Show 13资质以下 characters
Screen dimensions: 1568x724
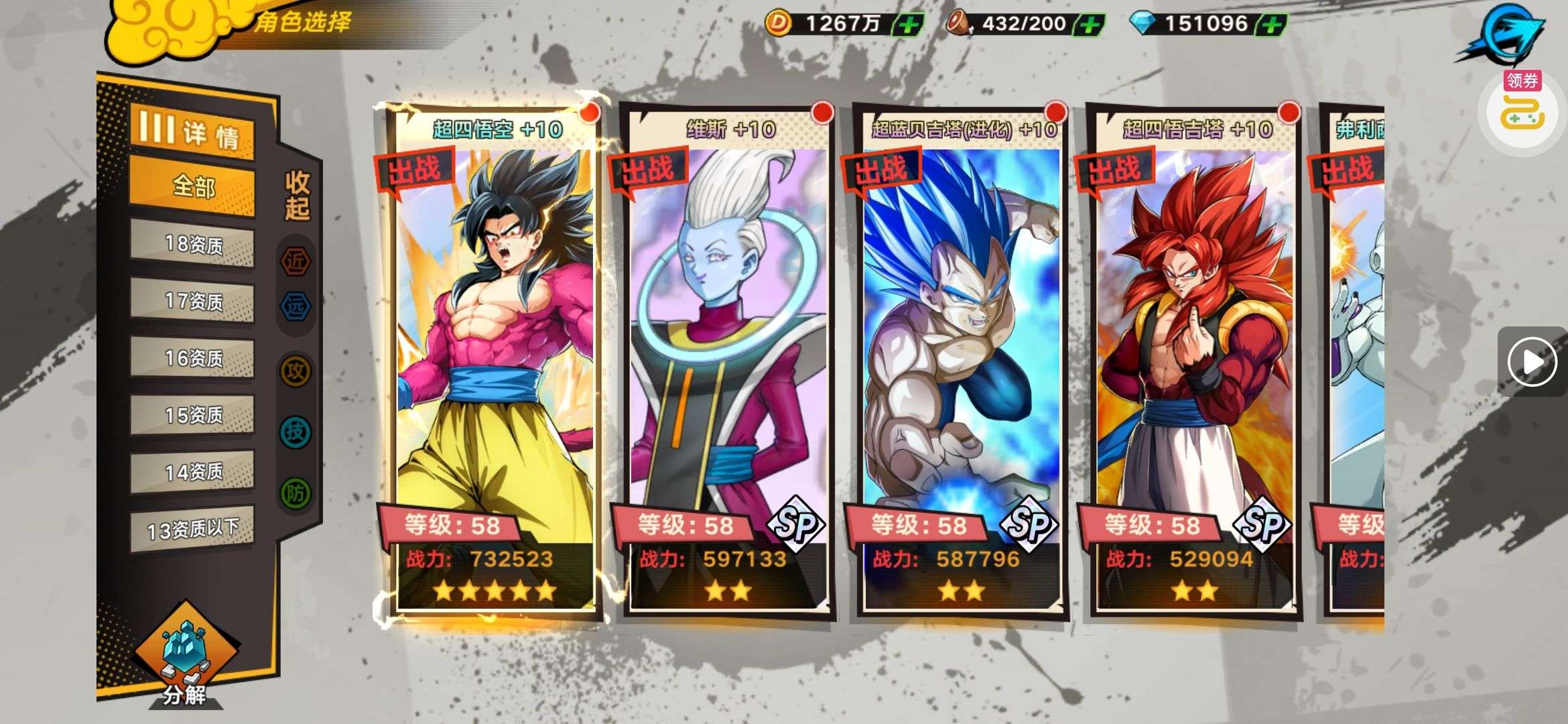tap(192, 530)
